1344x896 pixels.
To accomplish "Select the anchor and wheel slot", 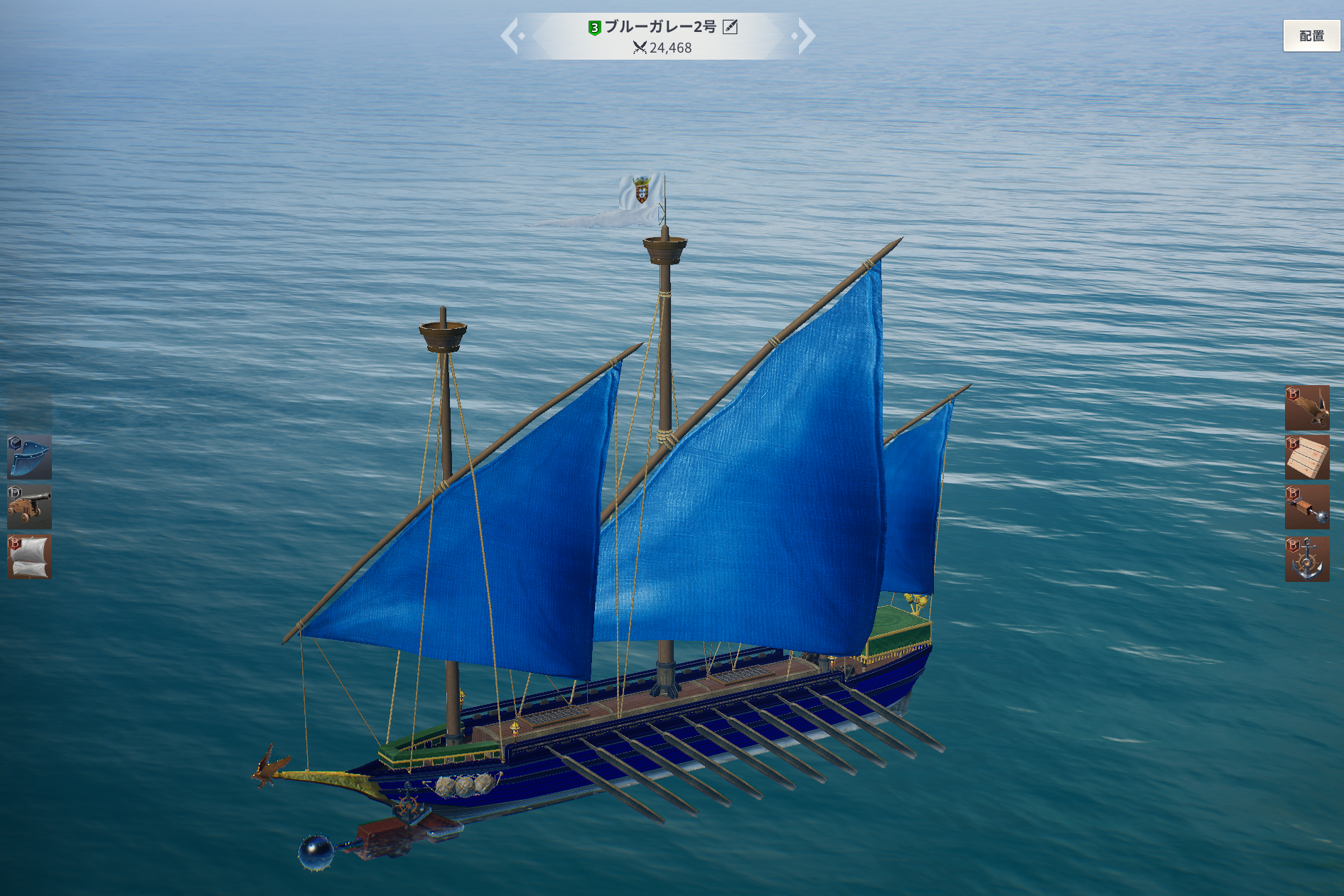I will 1306,559.
